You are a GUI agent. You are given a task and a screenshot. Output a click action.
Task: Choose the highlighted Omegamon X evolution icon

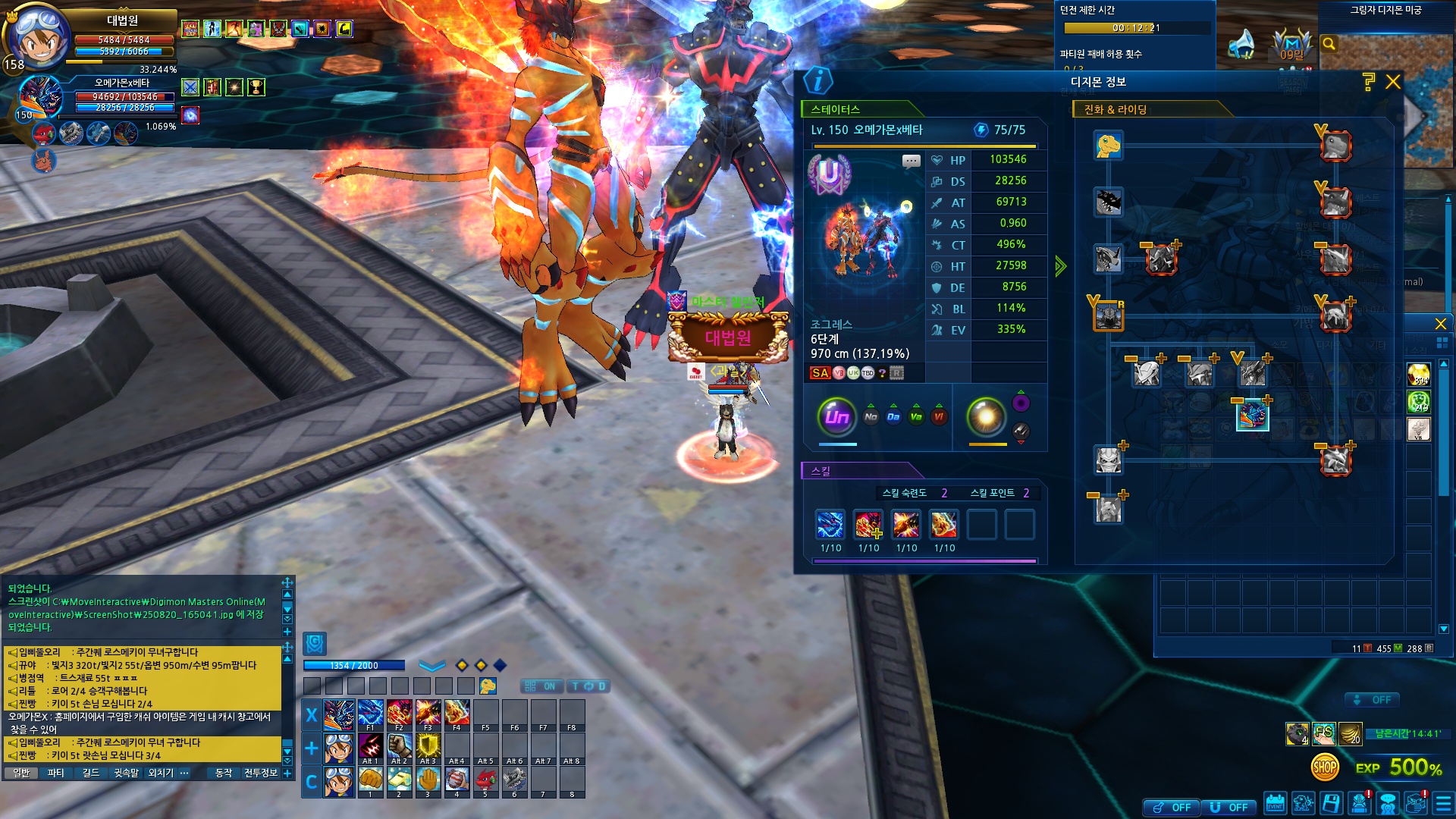click(x=1252, y=416)
